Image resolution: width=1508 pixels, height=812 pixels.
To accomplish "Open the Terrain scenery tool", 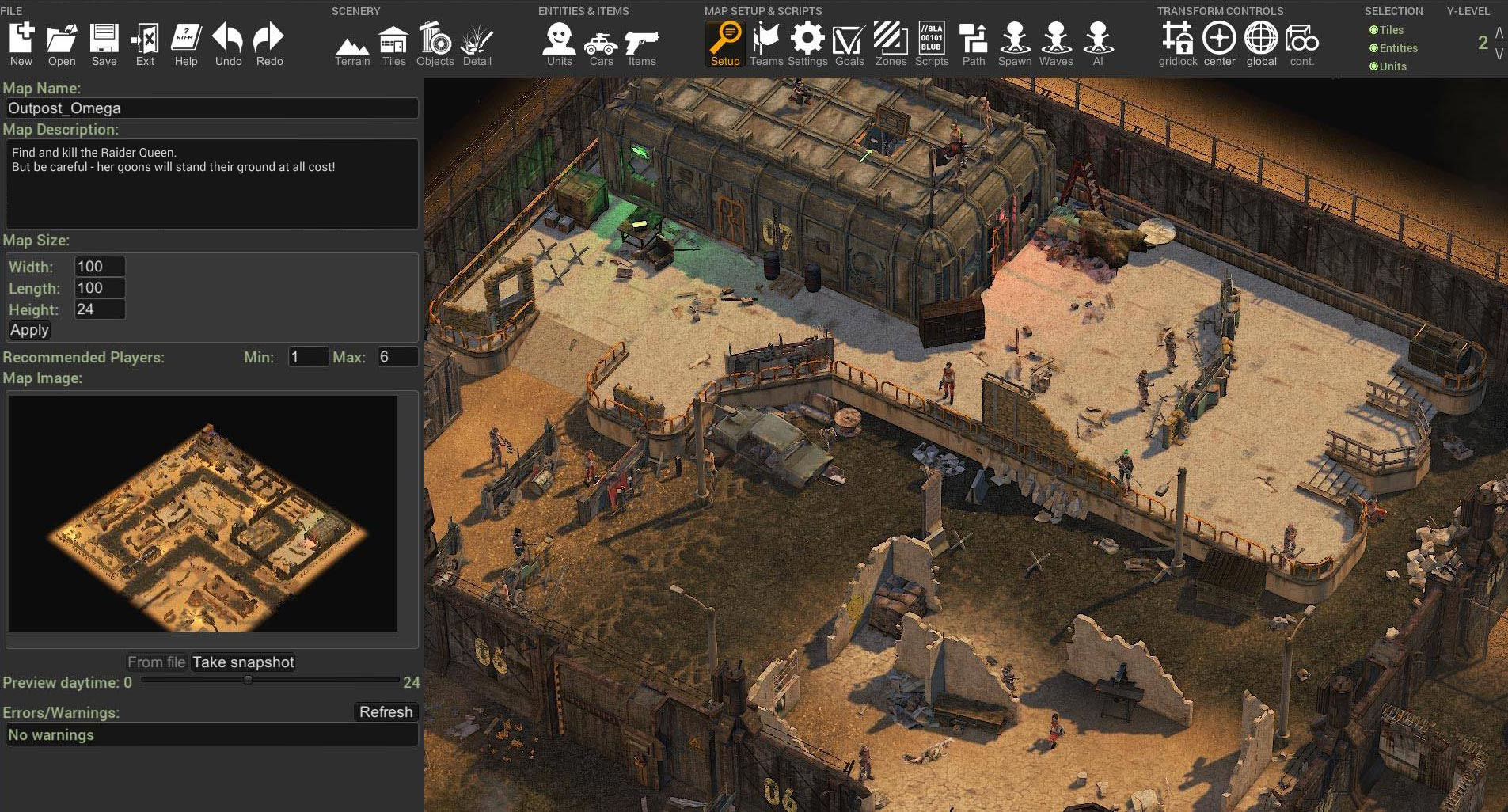I will click(x=352, y=46).
